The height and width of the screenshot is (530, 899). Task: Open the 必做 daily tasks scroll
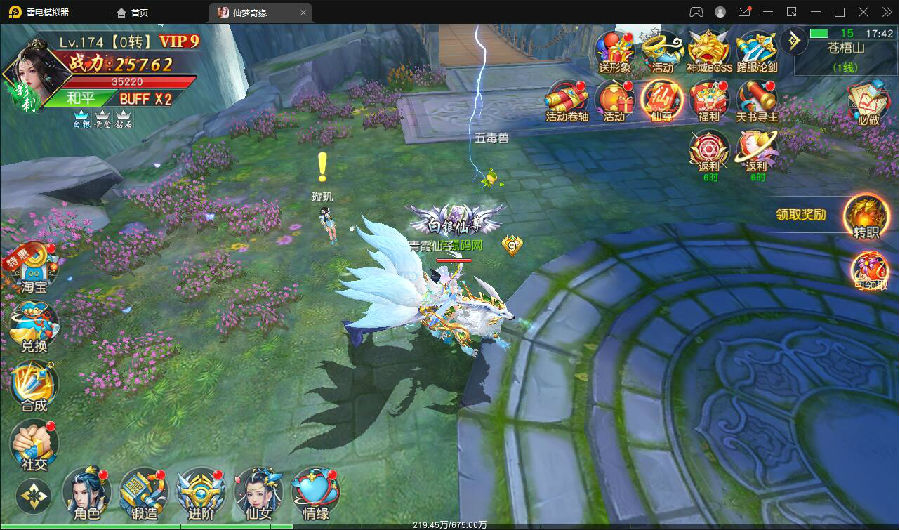click(867, 103)
